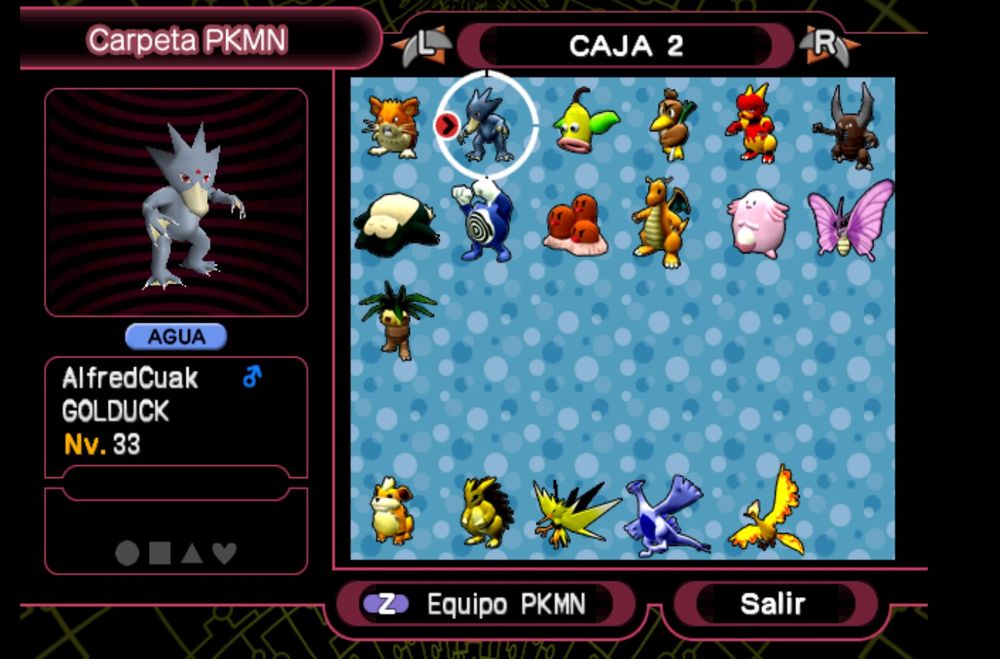Choose Pinsir from the box
The height and width of the screenshot is (659, 1000).
pyautogui.click(x=846, y=126)
